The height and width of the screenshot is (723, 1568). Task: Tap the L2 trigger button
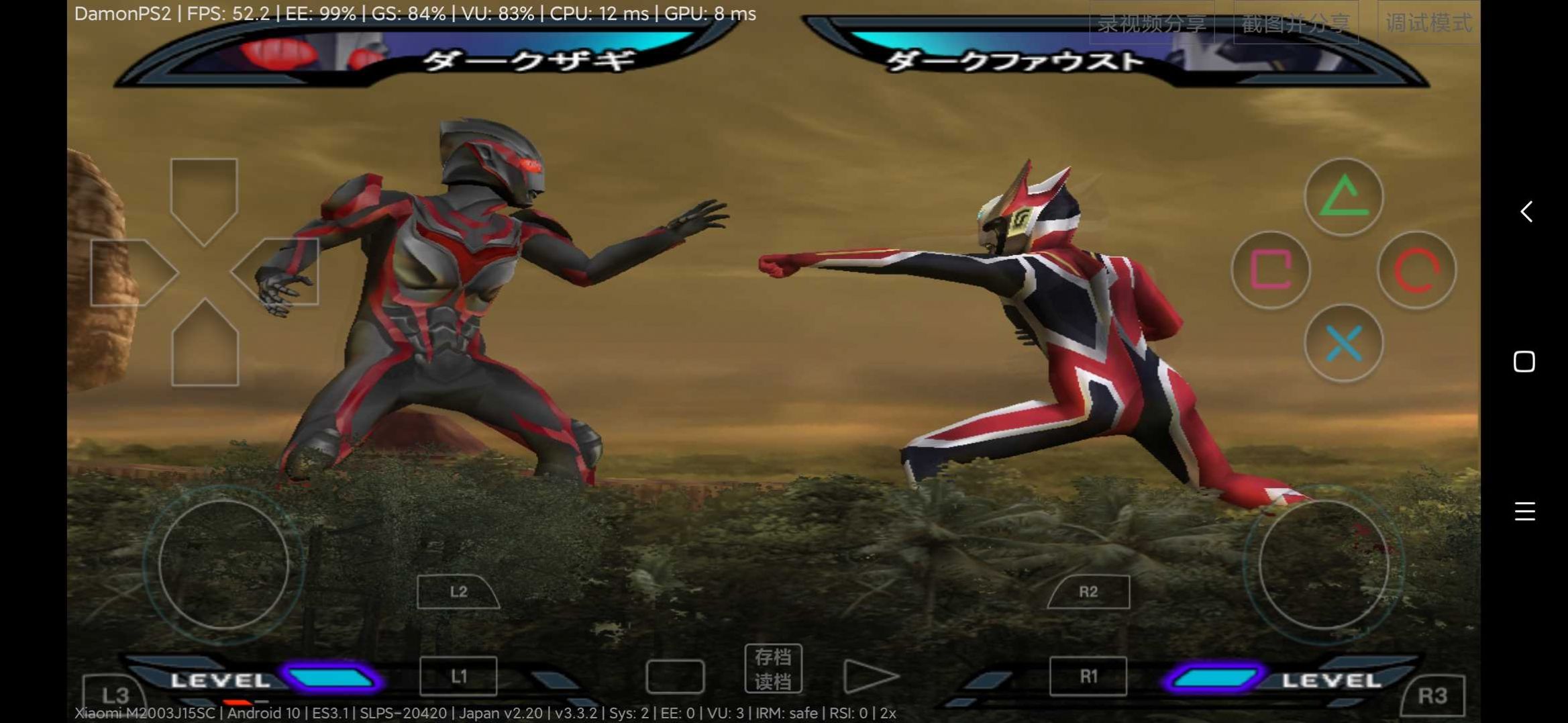(x=458, y=591)
